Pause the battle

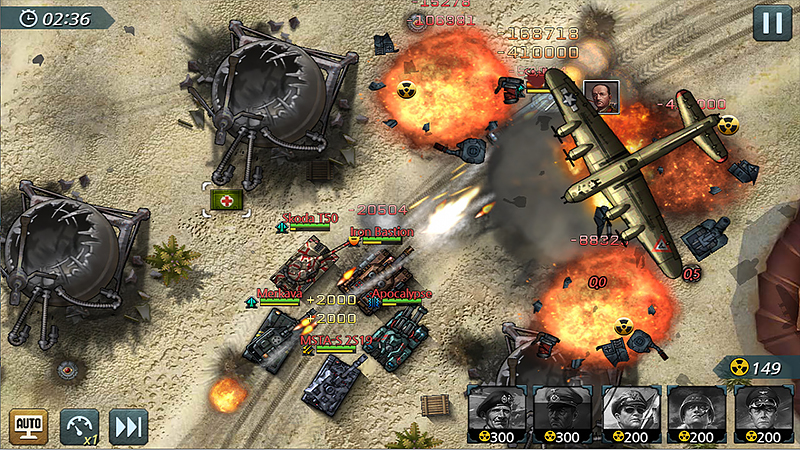770,22
